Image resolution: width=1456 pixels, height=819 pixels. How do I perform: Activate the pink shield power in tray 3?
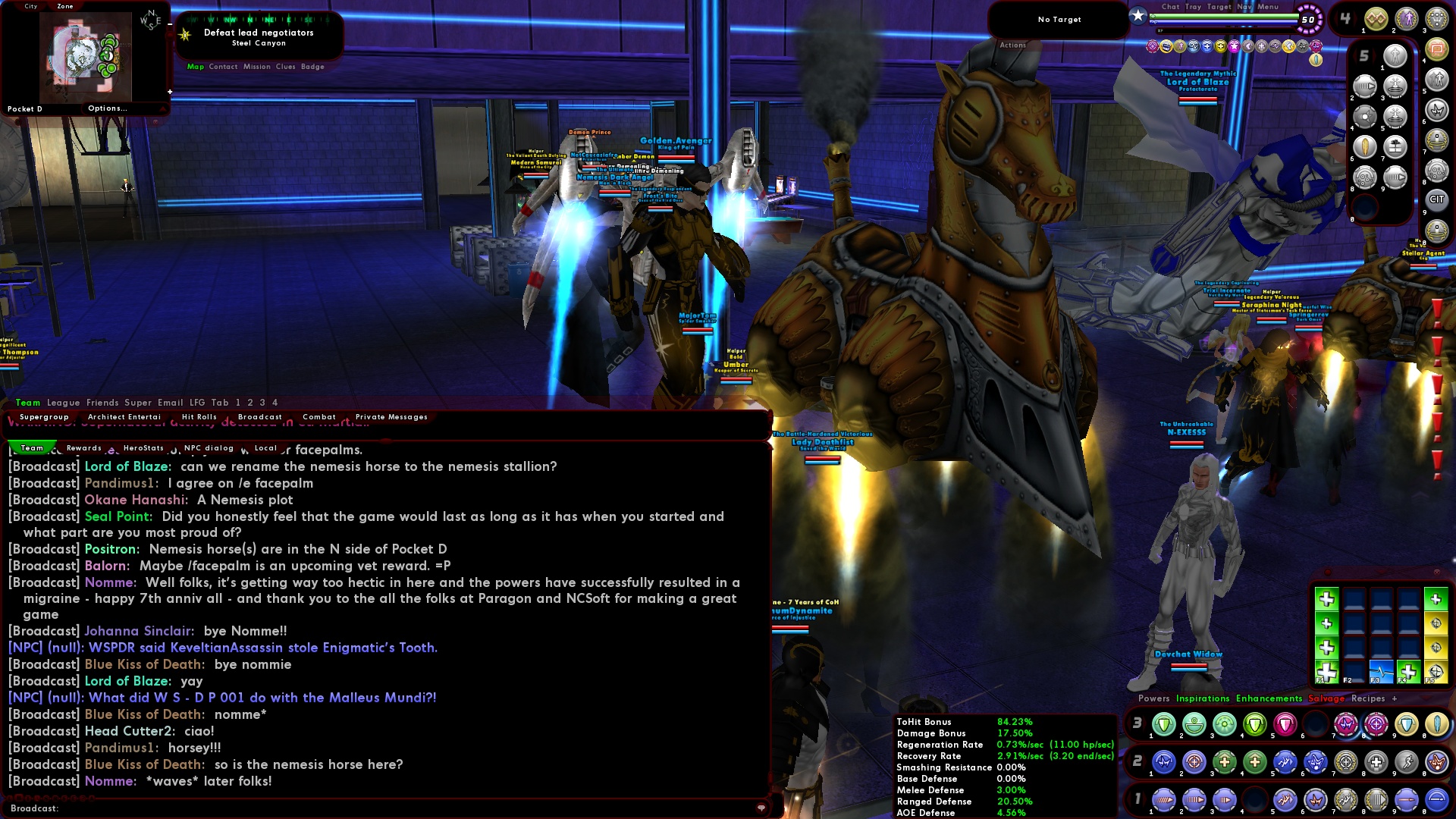point(1285,724)
